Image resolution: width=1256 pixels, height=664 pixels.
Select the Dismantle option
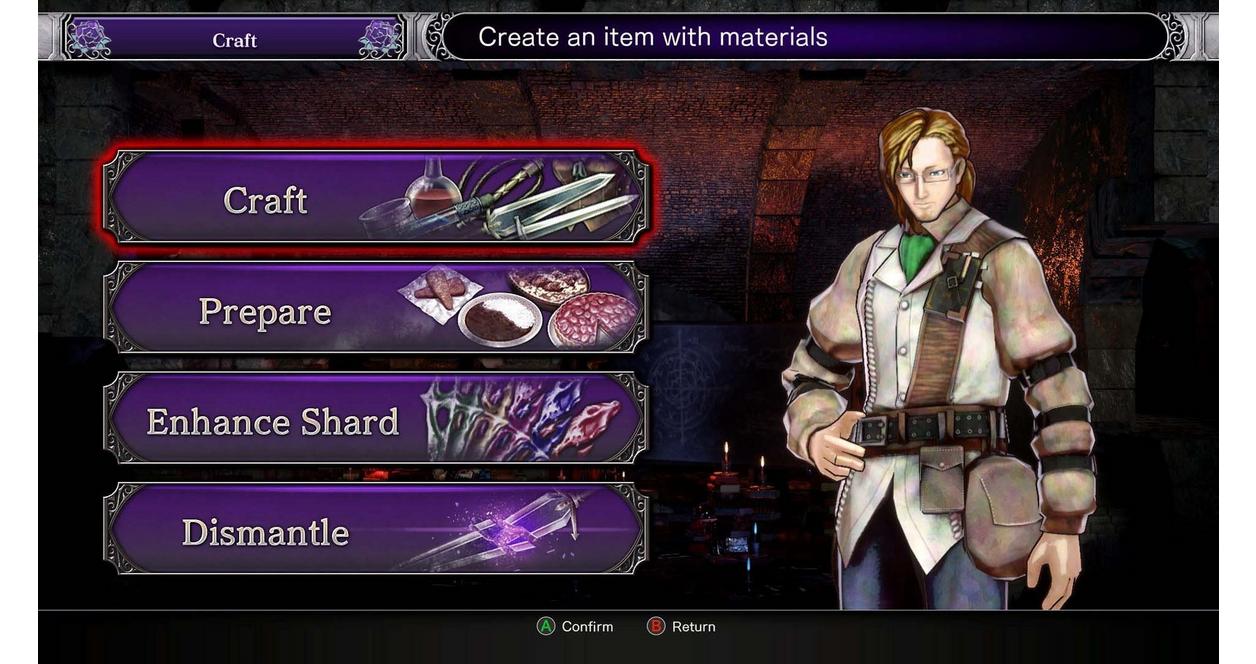(375, 530)
